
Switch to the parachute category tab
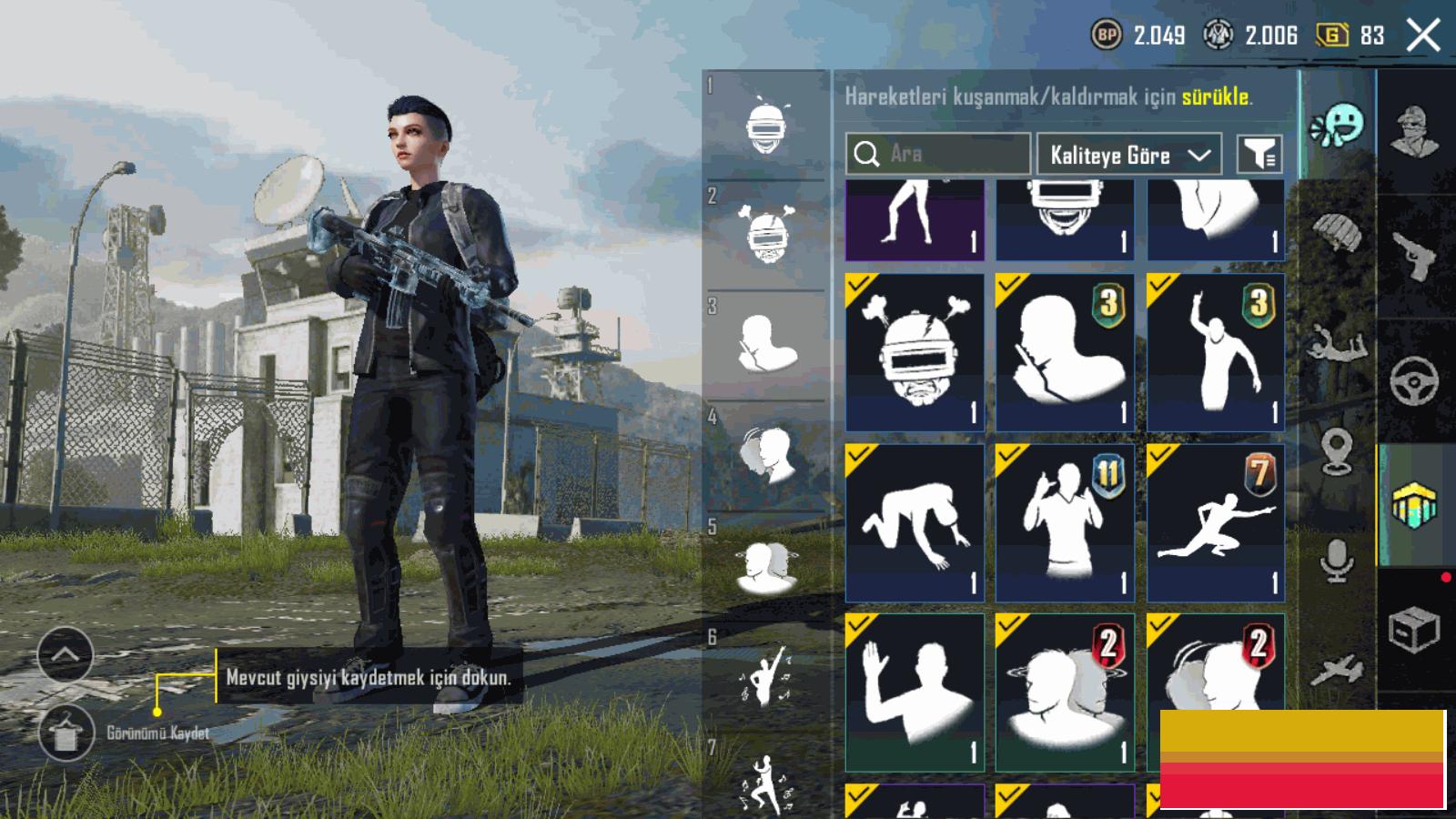click(1336, 232)
